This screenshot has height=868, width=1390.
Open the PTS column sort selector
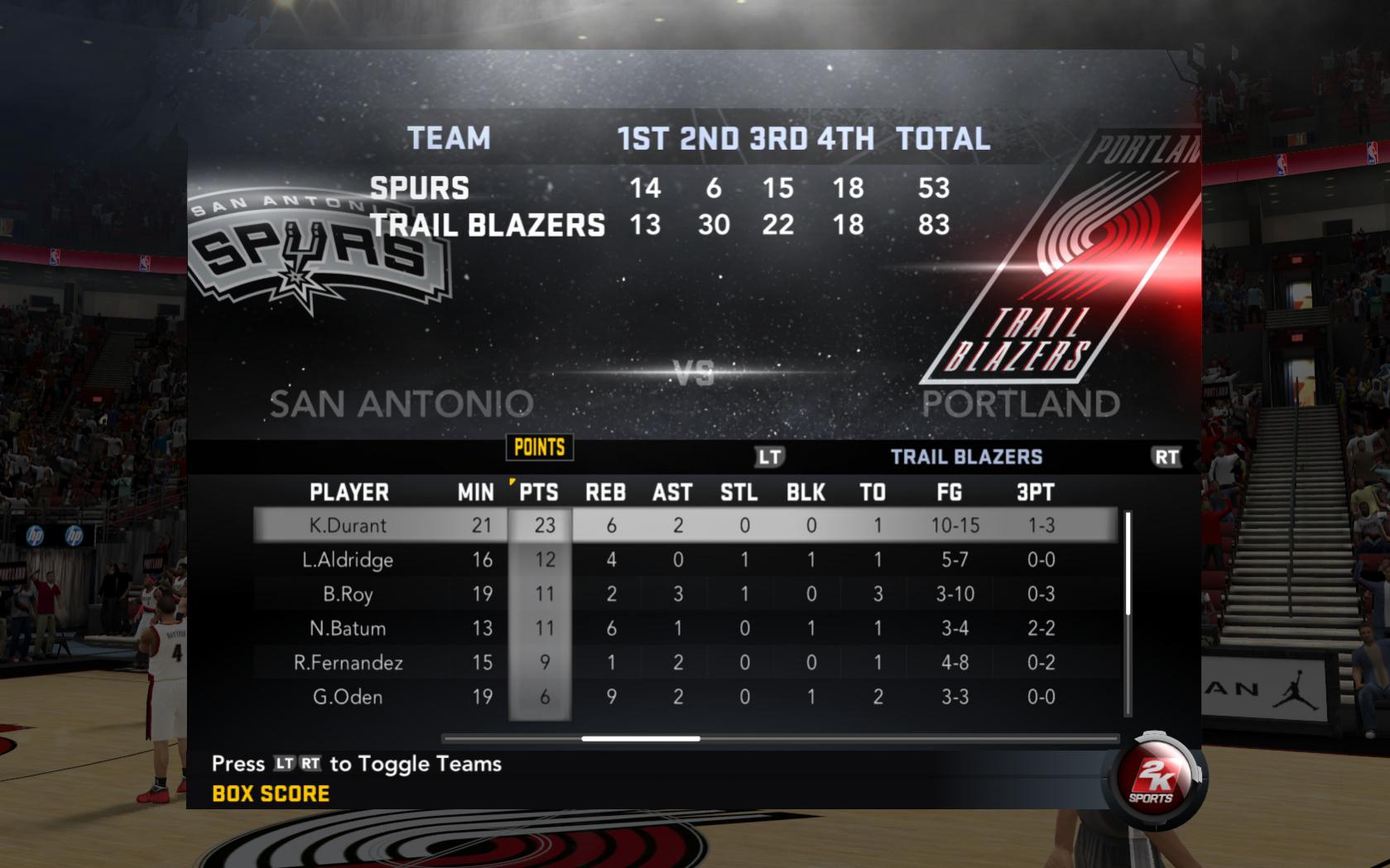pyautogui.click(x=539, y=492)
